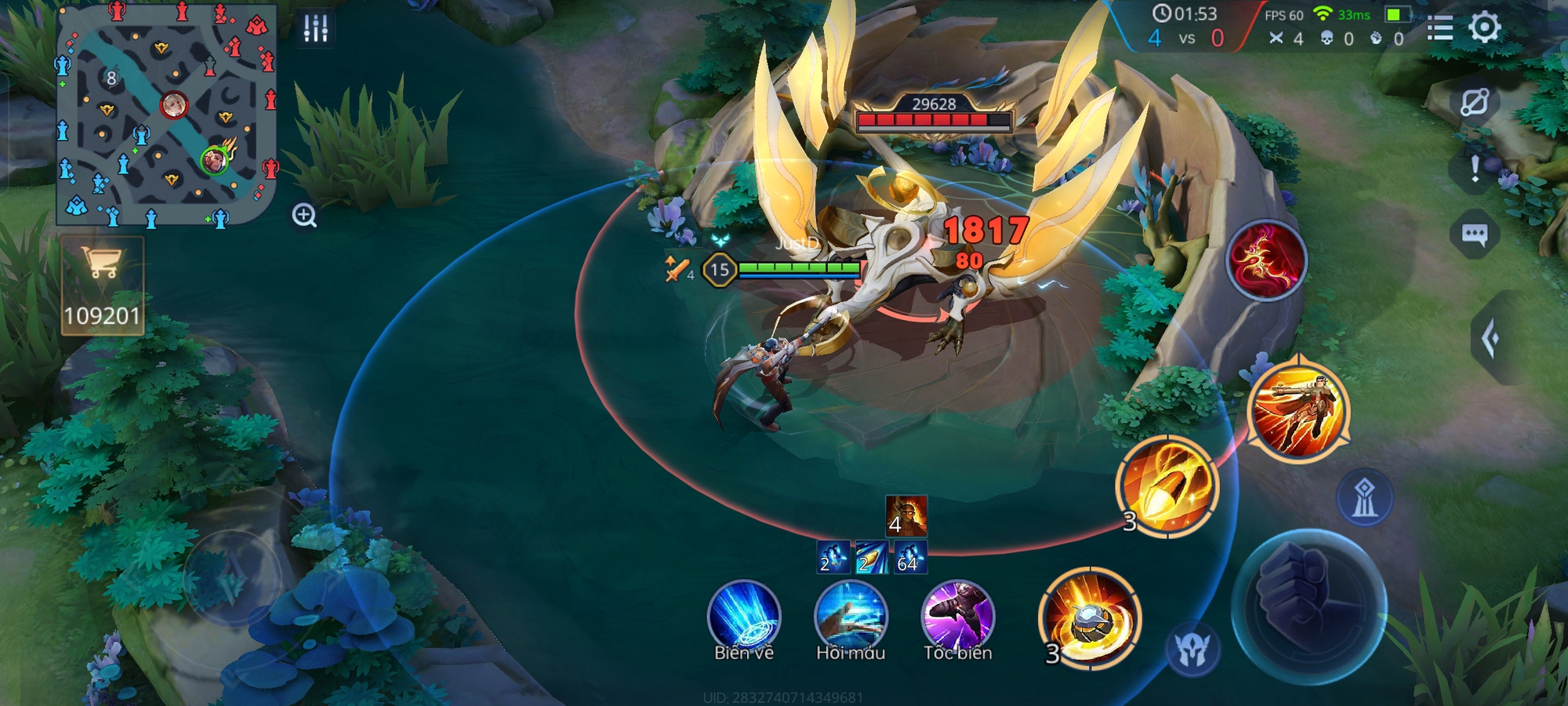Use the ultimate gunner ability
This screenshot has width=1568, height=706.
point(1298,412)
